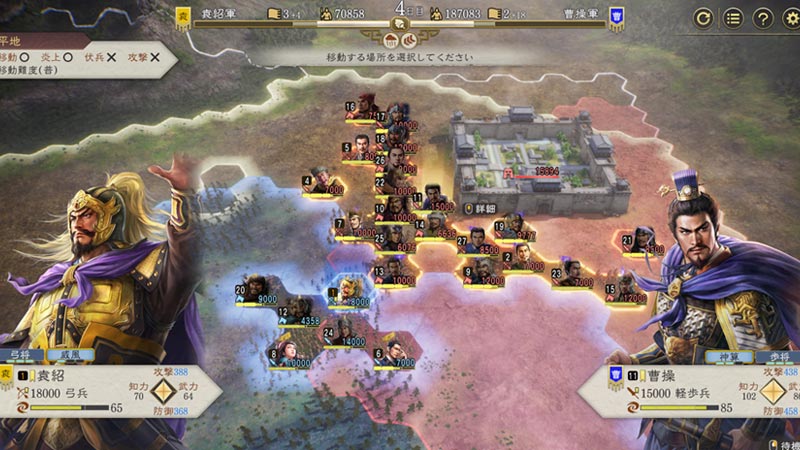Select enemy unit 21 east of castle

pos(643,243)
